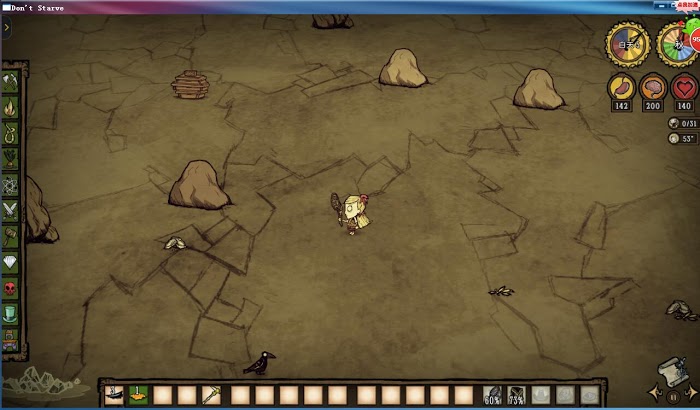Choose the Refine tab with white gem
Screen dimensions: 700x410
pyautogui.click(x=11, y=262)
